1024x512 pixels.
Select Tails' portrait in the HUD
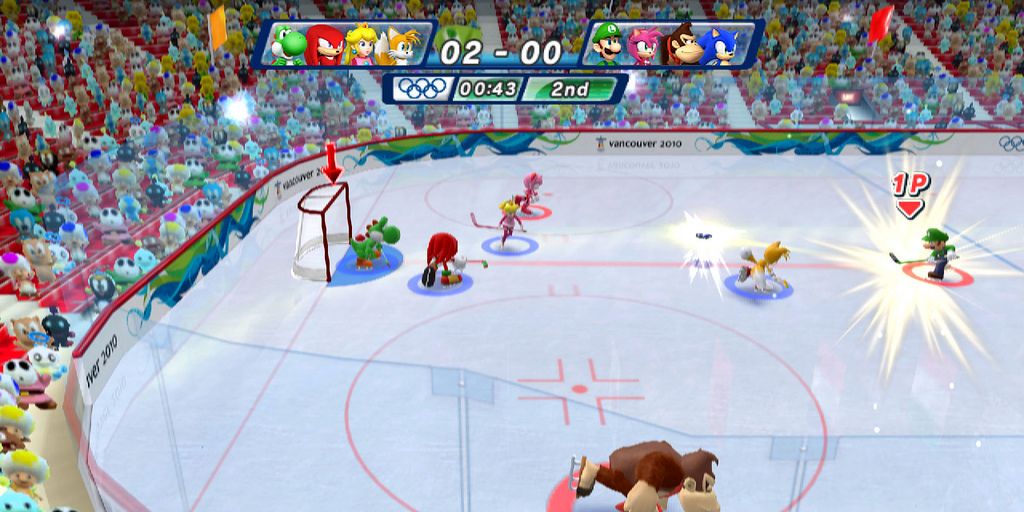click(x=398, y=46)
